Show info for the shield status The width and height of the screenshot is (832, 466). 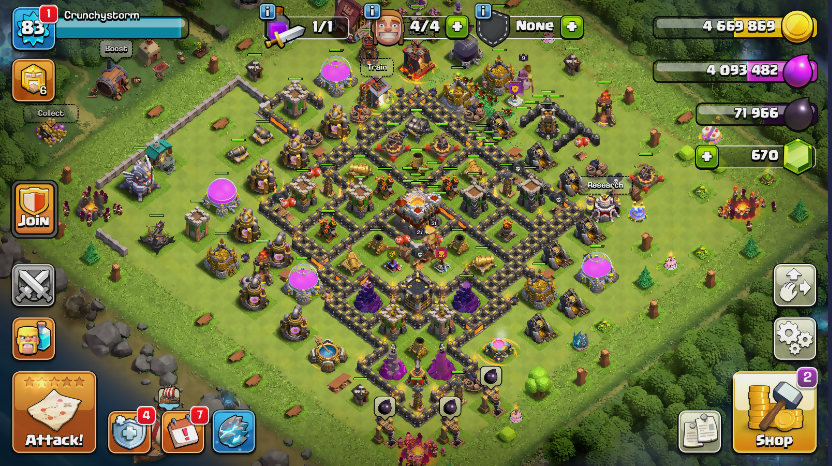pos(484,12)
